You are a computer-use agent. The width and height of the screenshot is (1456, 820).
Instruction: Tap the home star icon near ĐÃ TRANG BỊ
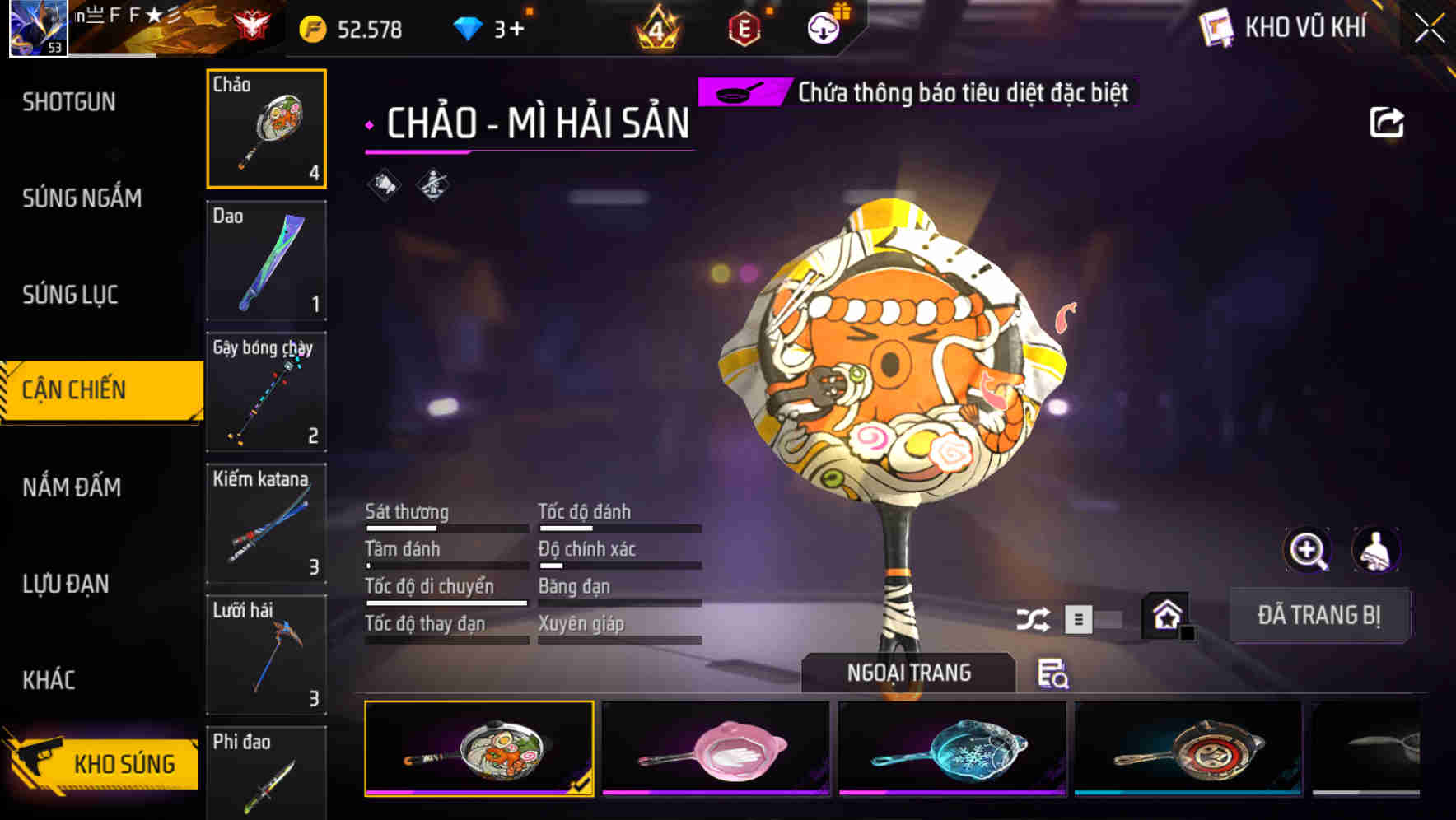point(1164,615)
